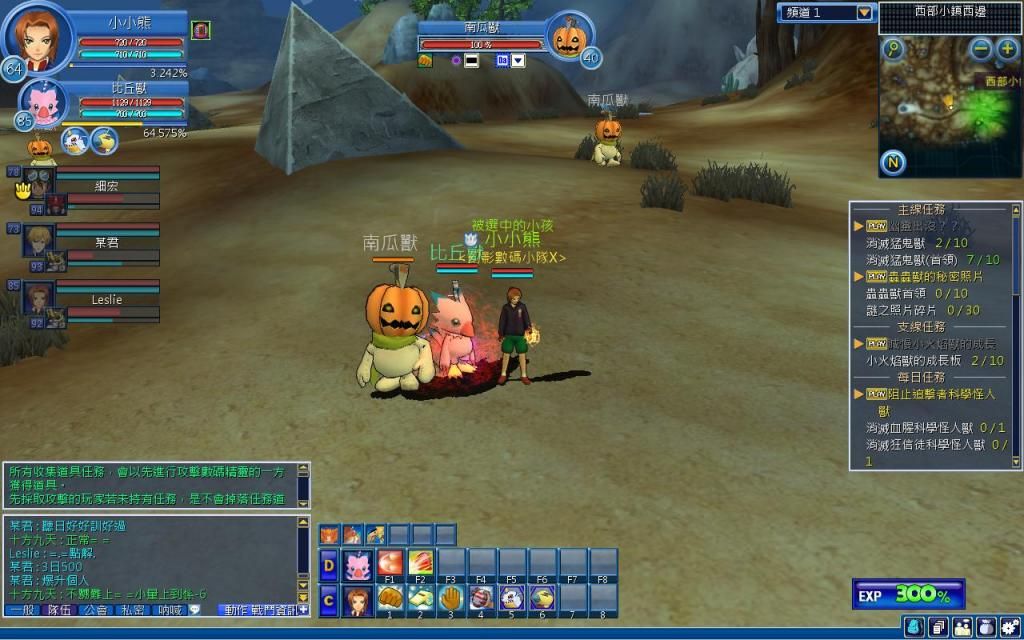Use the orange glove hand skill in slot 3
This screenshot has height=640, width=1024.
(452, 598)
